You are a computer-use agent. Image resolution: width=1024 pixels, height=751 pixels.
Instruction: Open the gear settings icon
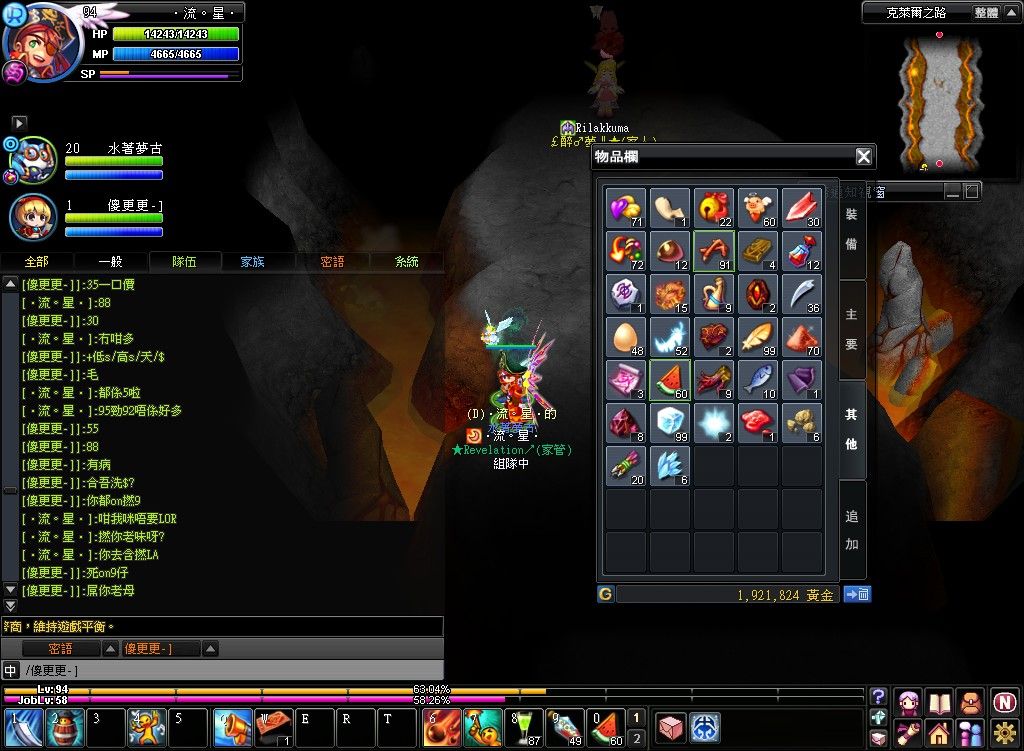click(1004, 733)
